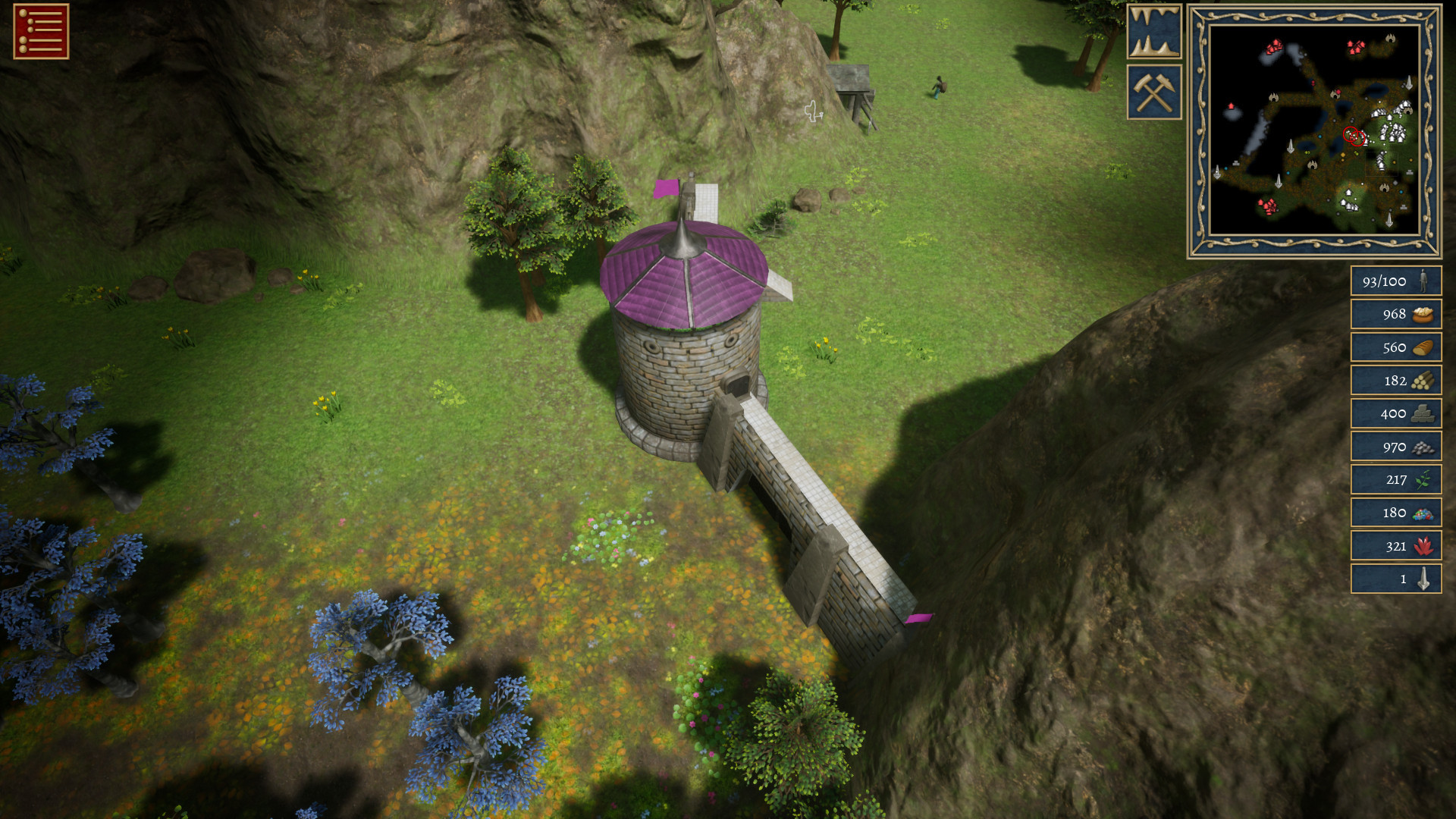1456x819 pixels.
Task: Click the population counter showing 93/100
Action: 1395,281
